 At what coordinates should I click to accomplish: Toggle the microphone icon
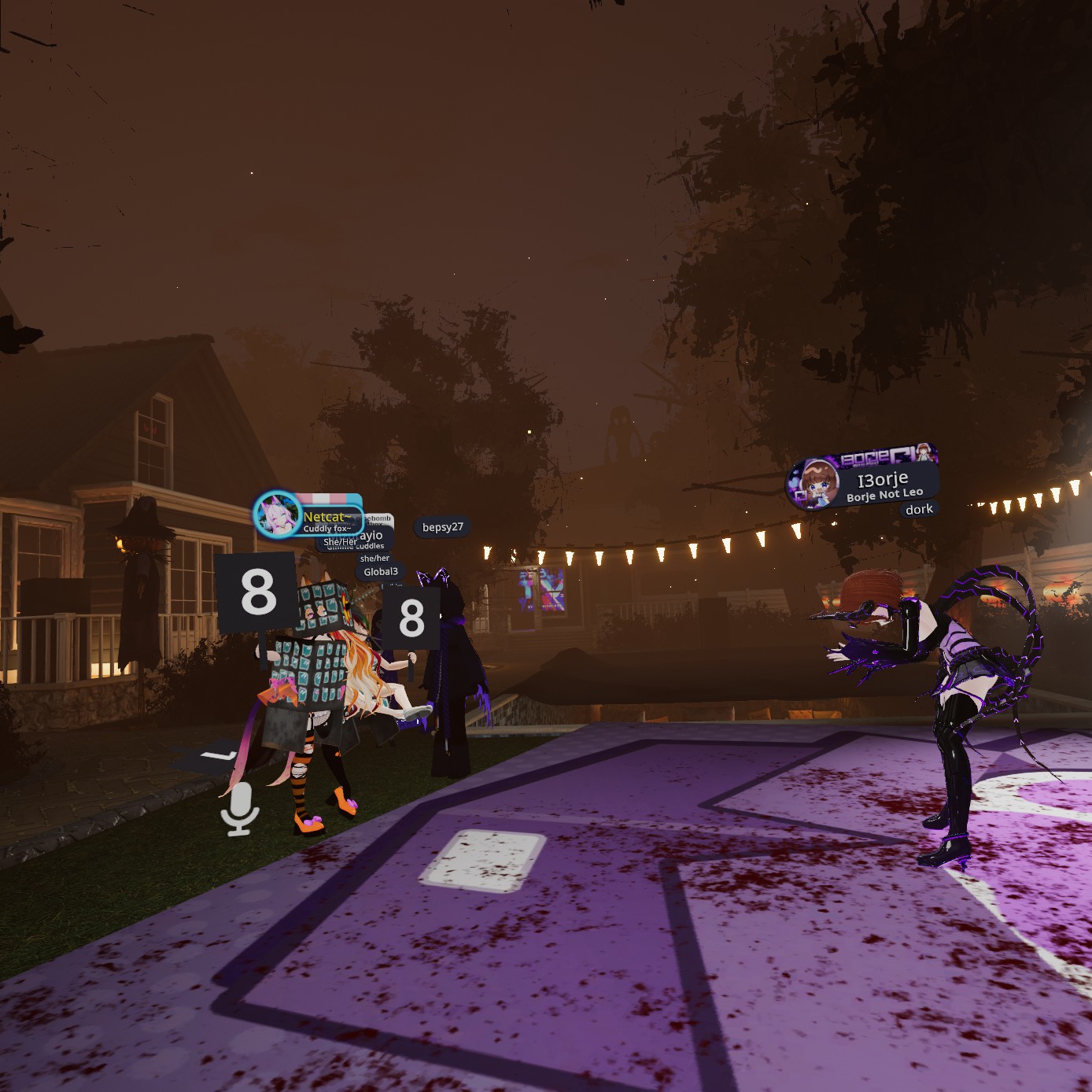(240, 807)
